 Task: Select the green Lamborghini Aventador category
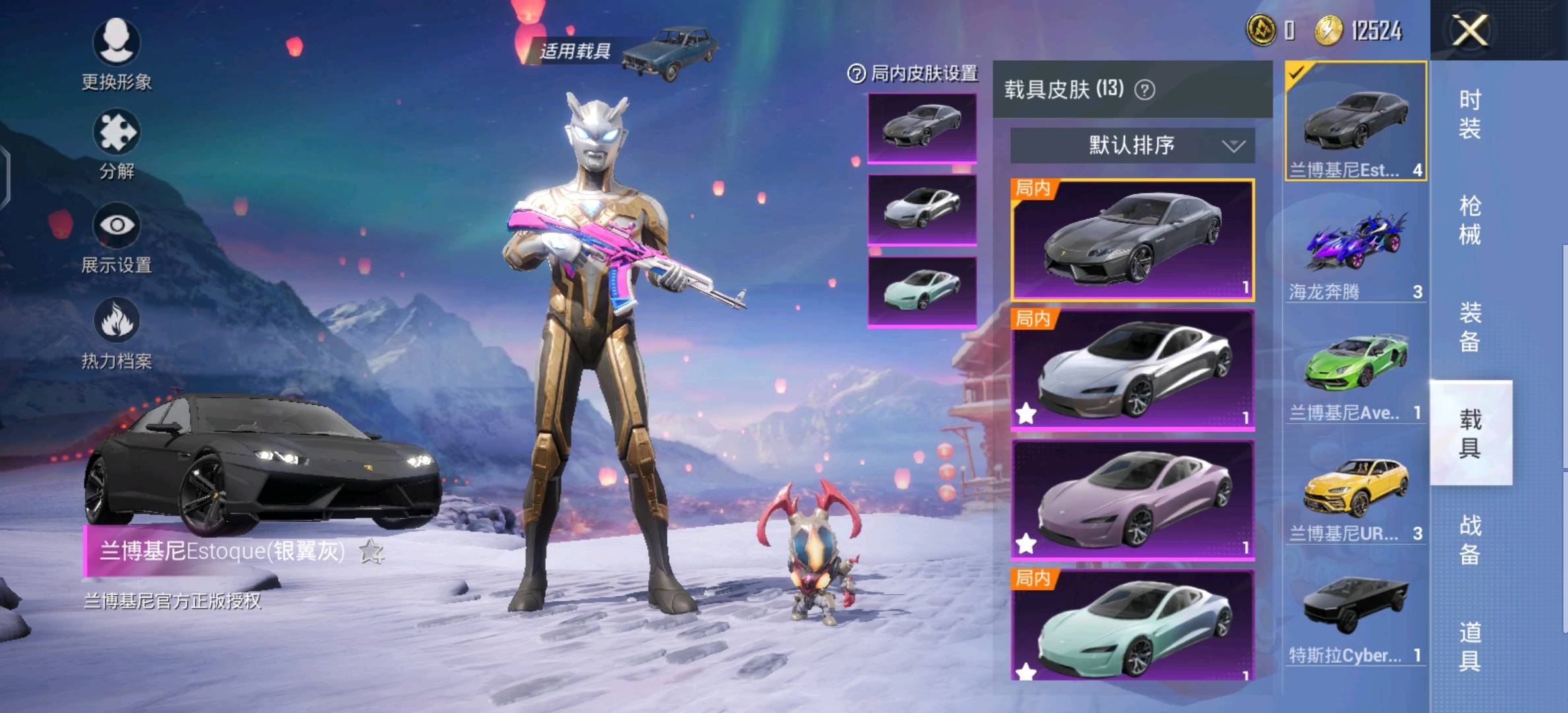[1356, 373]
